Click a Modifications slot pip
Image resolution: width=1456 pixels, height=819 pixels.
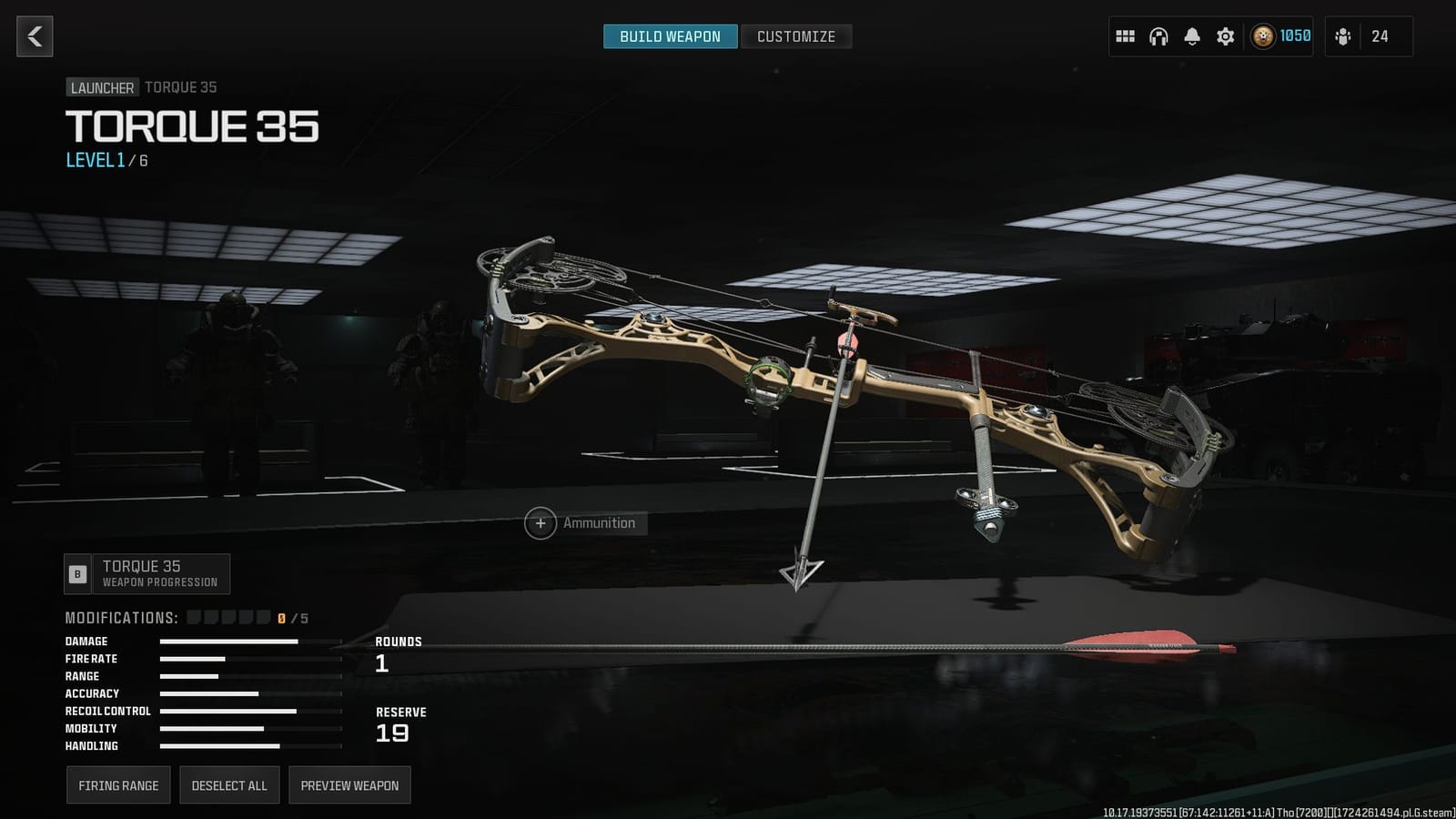195,617
